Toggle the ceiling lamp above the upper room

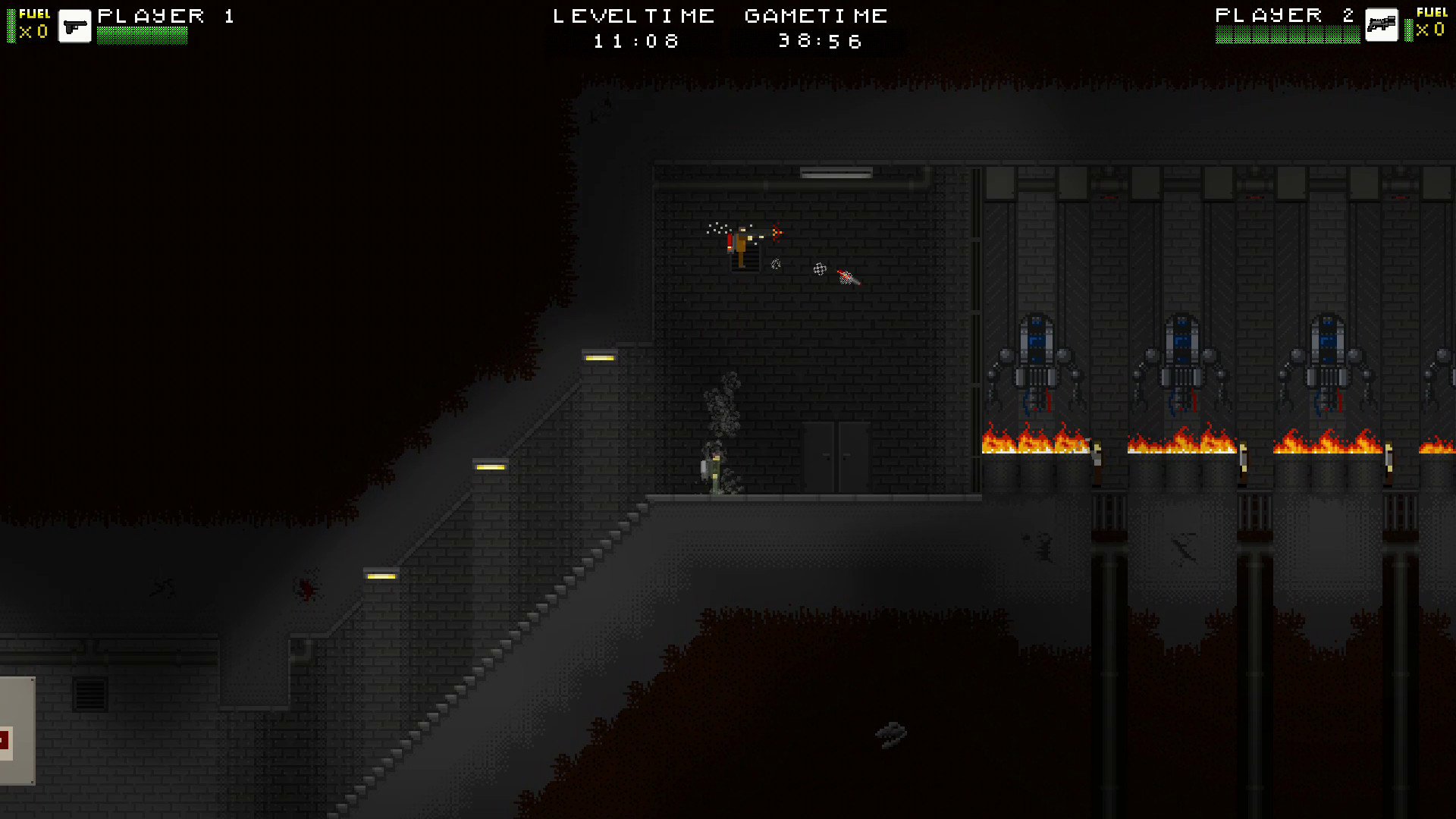coord(836,173)
